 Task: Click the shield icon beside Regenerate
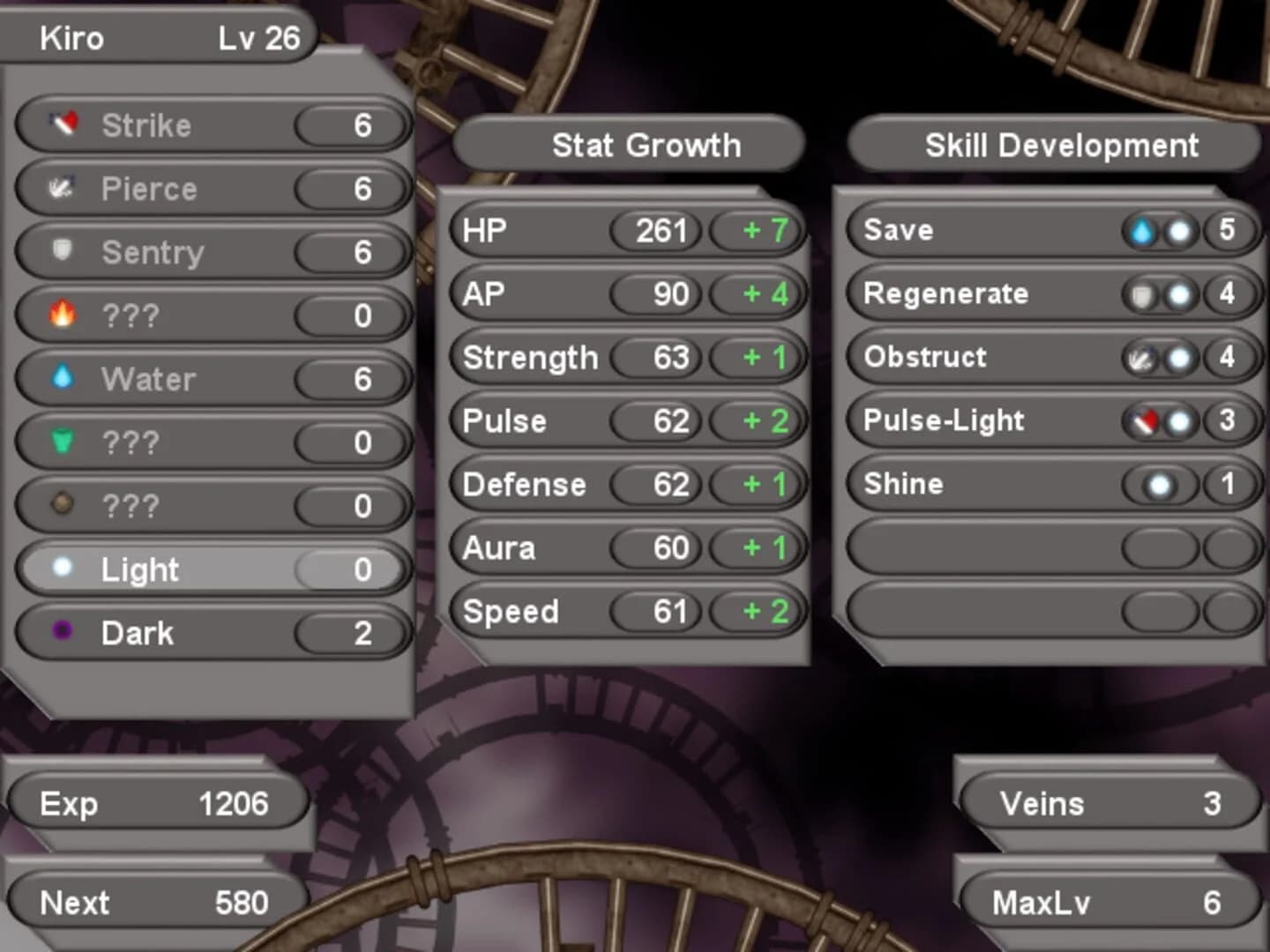point(1143,294)
